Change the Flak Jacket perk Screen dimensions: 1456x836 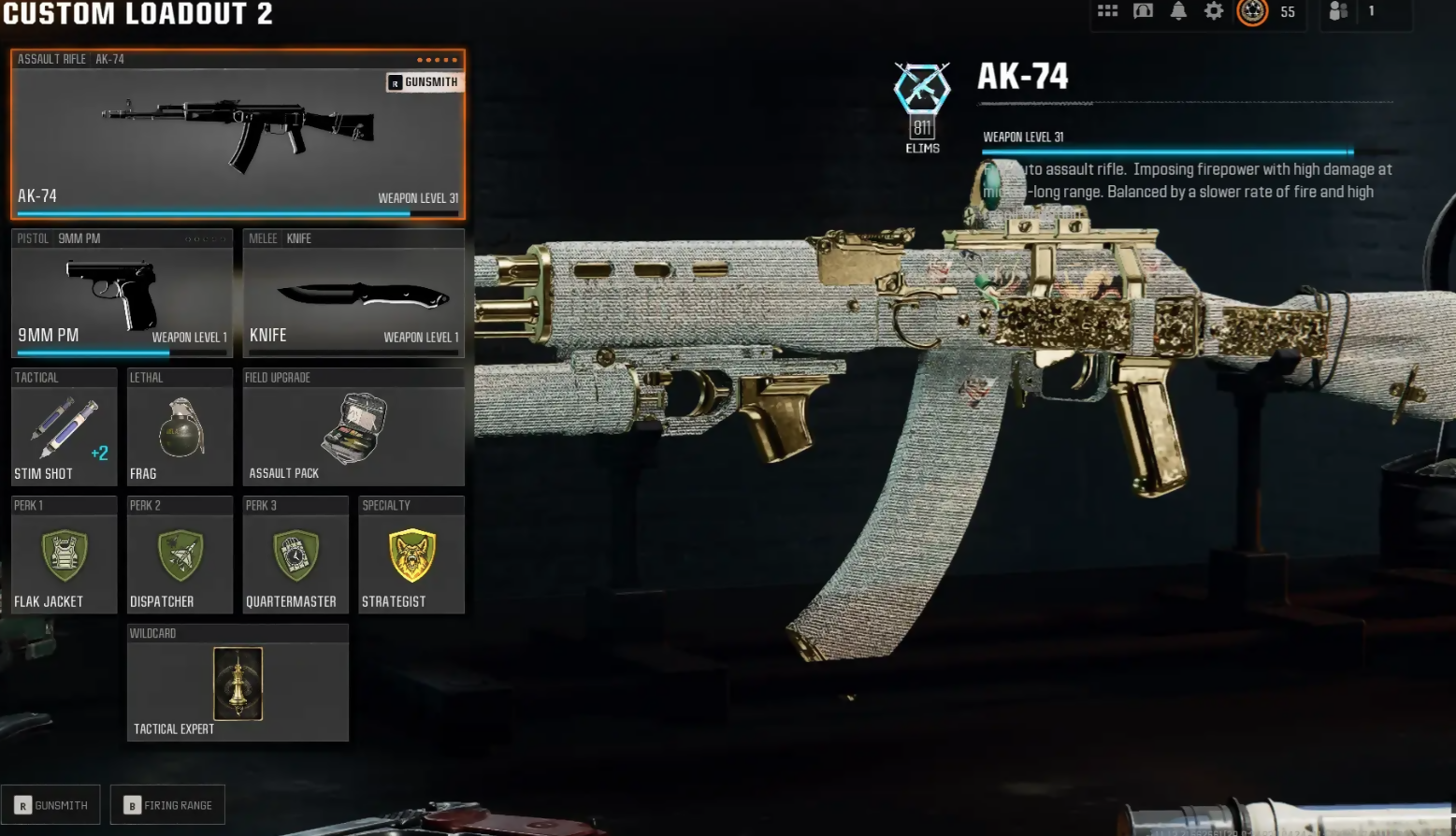pos(64,555)
